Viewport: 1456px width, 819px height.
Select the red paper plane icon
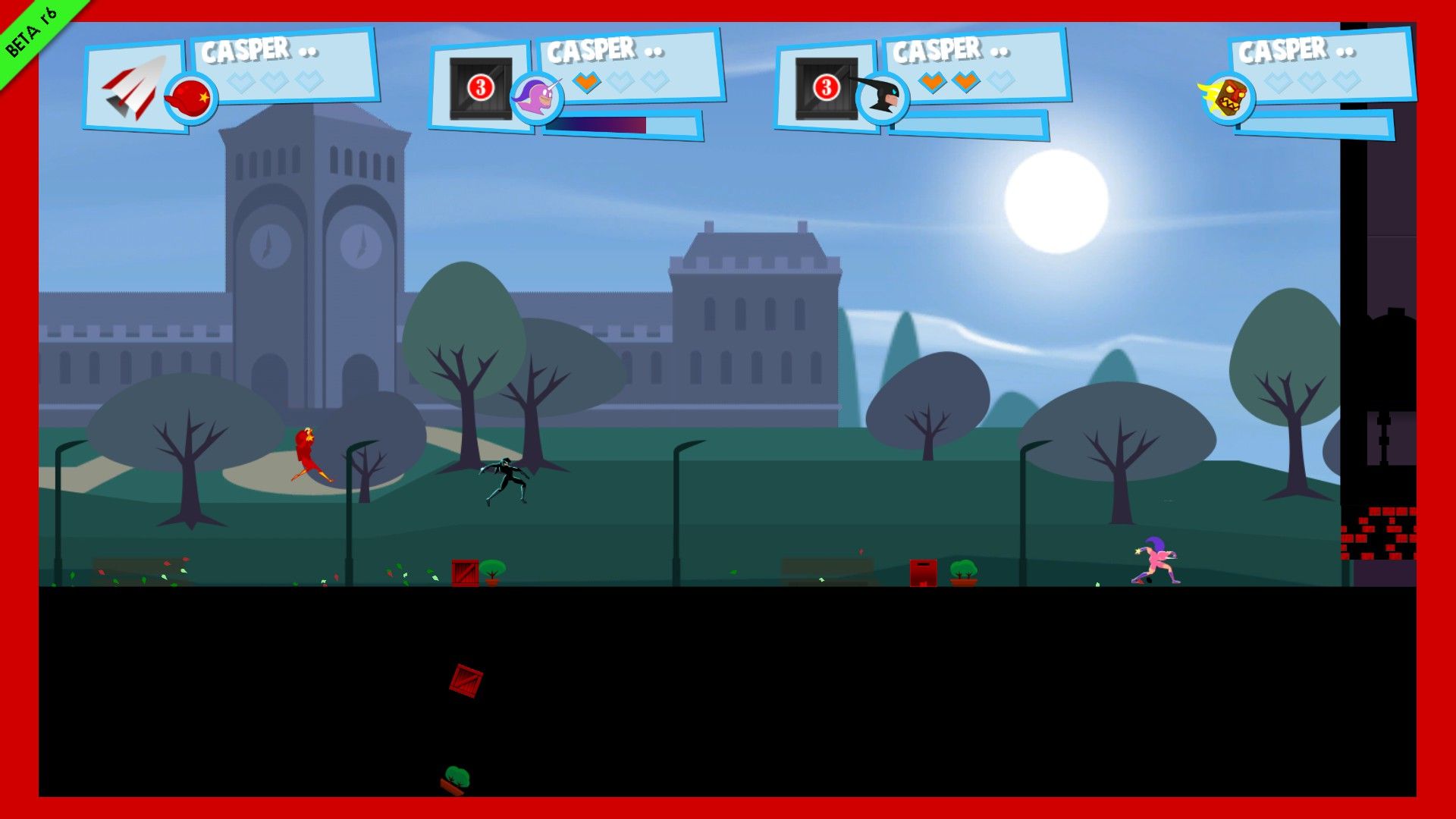click(x=136, y=83)
